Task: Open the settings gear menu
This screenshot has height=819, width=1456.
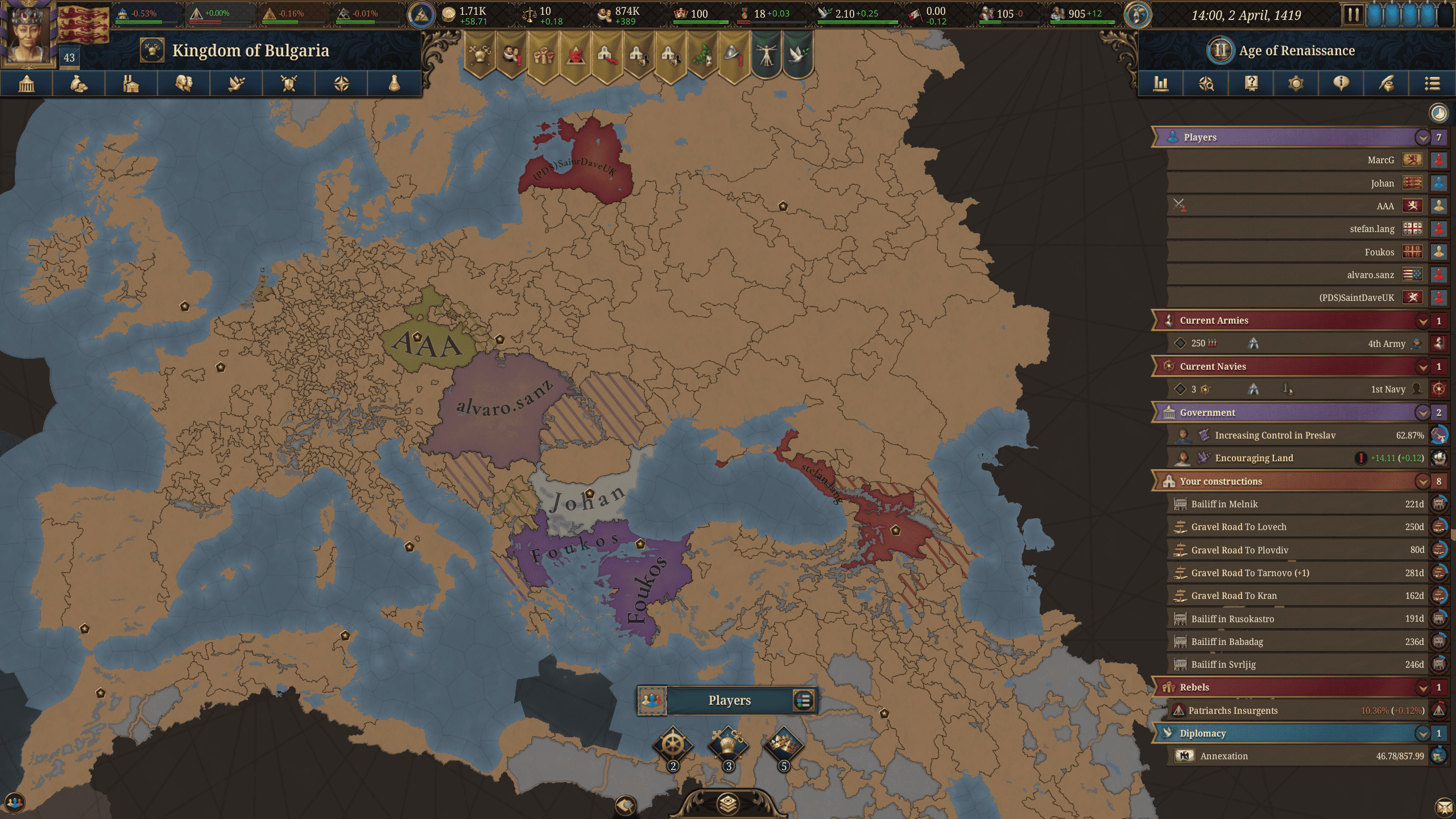Action: coord(1296,84)
